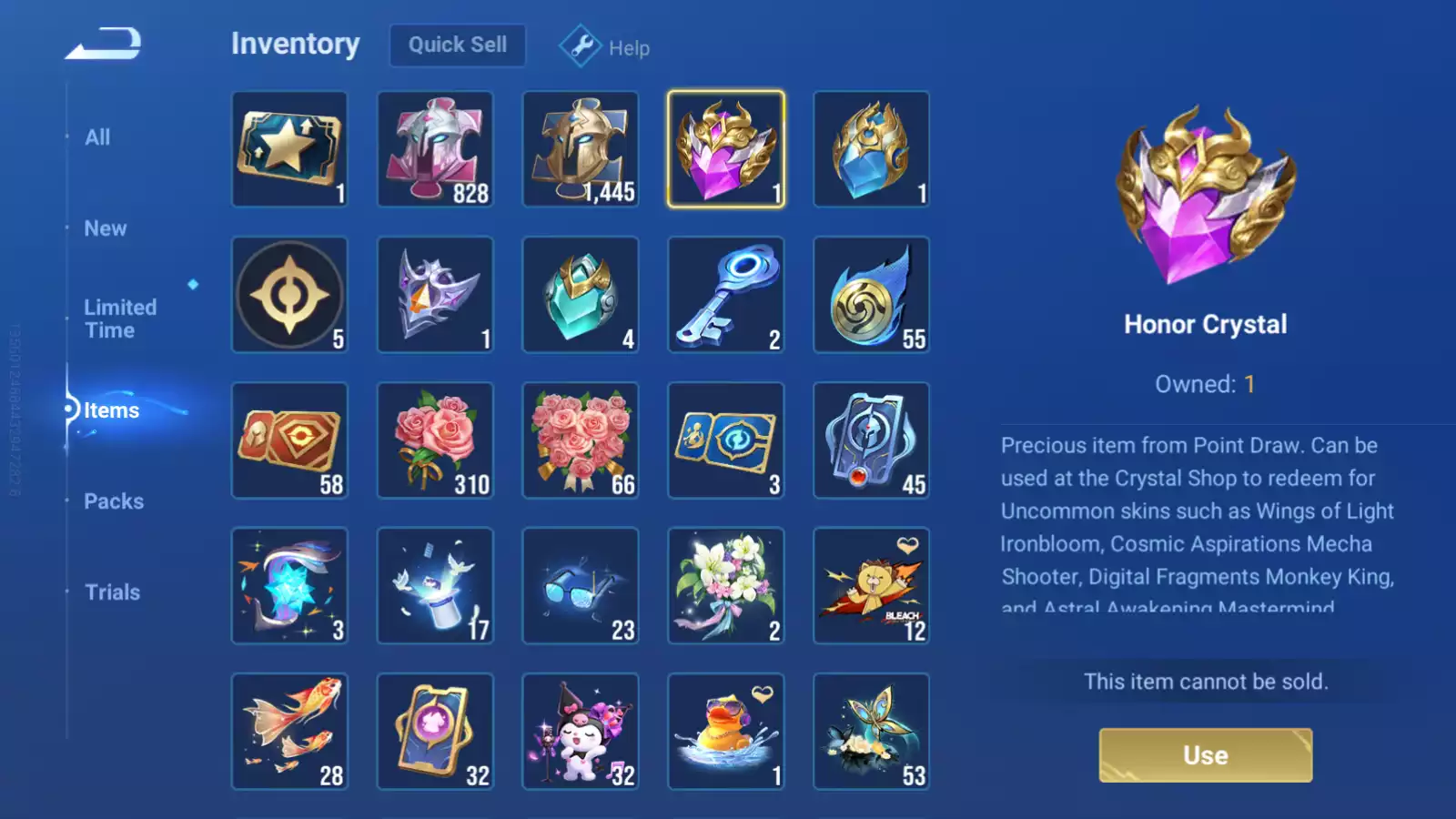Open the magician hat with doves item
Image resolution: width=1456 pixels, height=819 pixels.
(x=435, y=585)
